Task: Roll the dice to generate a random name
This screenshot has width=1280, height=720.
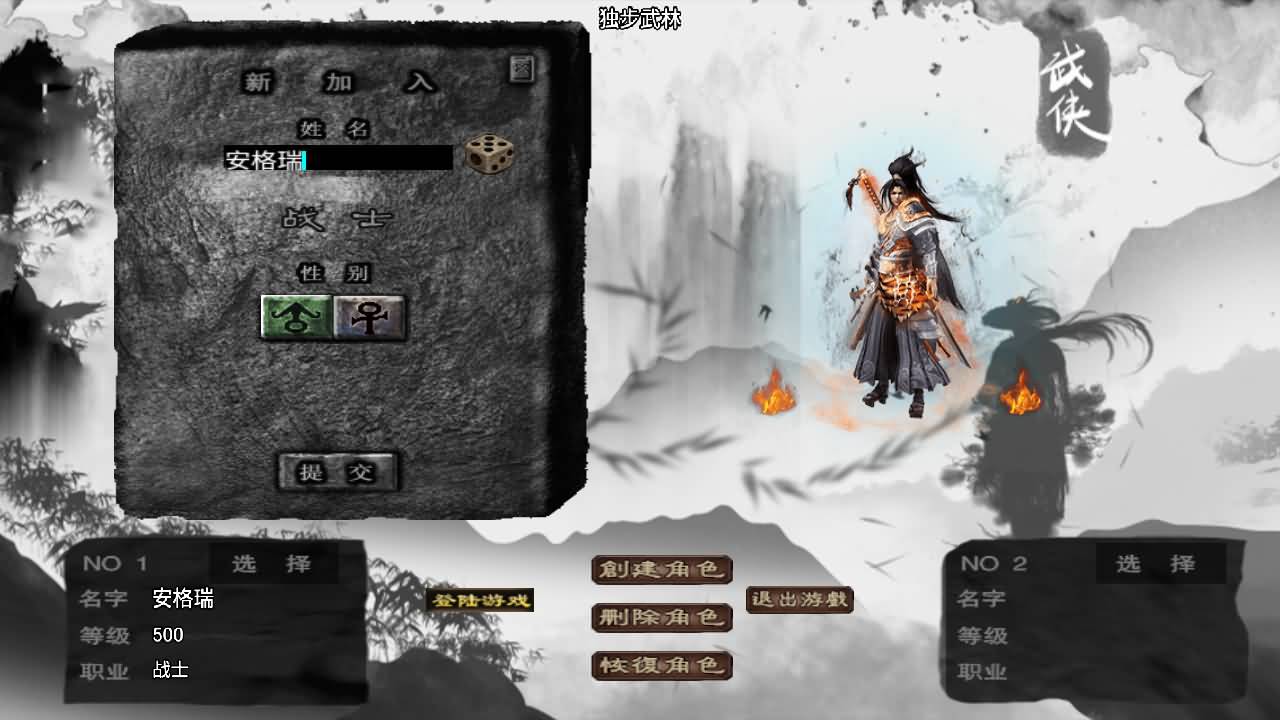Action: (487, 153)
